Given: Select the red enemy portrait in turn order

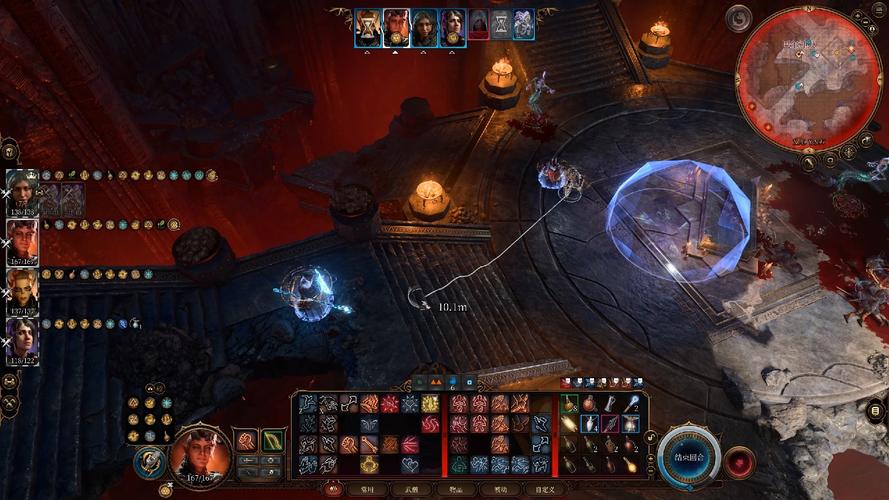Looking at the screenshot, I should click(x=479, y=24).
